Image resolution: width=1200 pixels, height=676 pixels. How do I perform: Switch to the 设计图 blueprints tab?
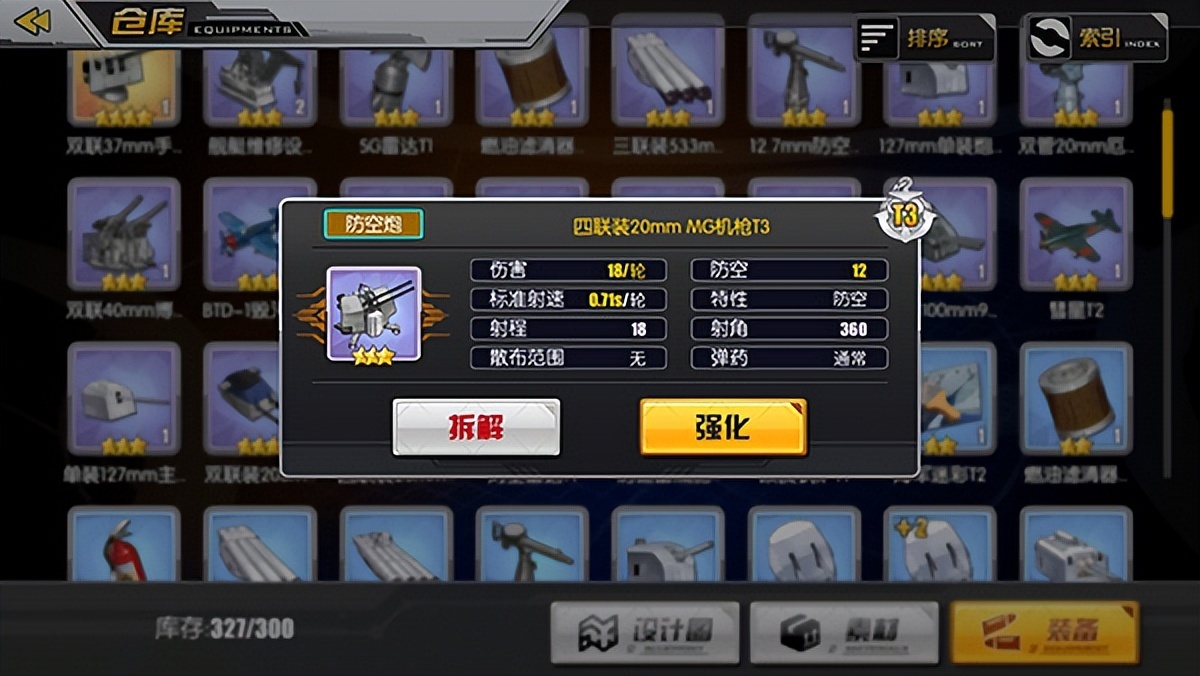pyautogui.click(x=645, y=632)
